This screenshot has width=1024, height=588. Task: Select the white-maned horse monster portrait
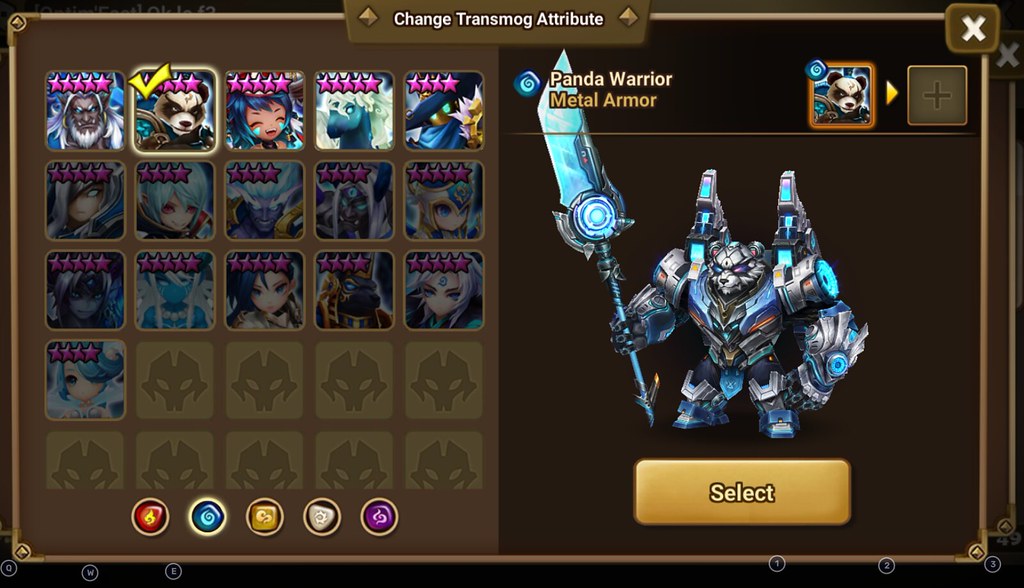354,111
